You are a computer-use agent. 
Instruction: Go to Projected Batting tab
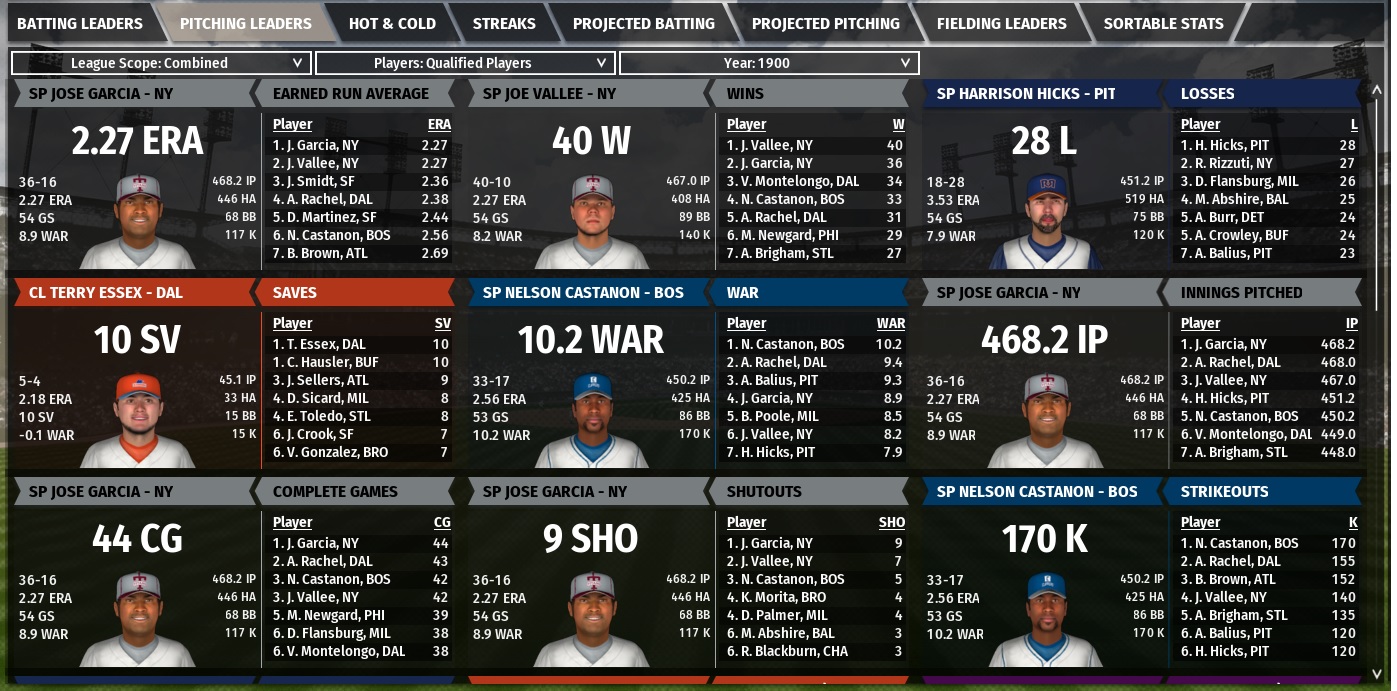(x=643, y=23)
